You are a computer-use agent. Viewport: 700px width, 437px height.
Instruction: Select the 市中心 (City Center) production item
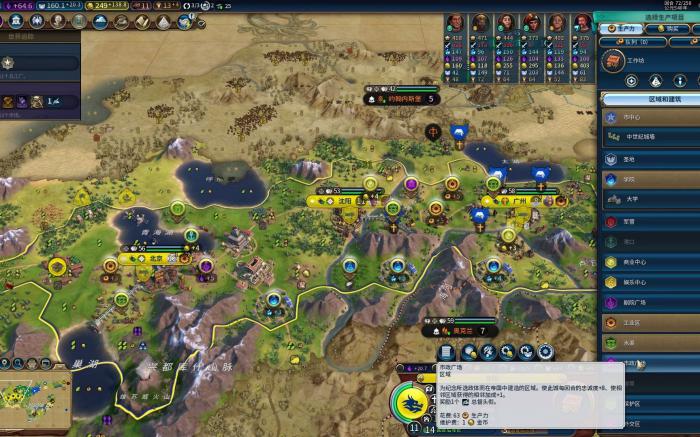[x=650, y=117]
